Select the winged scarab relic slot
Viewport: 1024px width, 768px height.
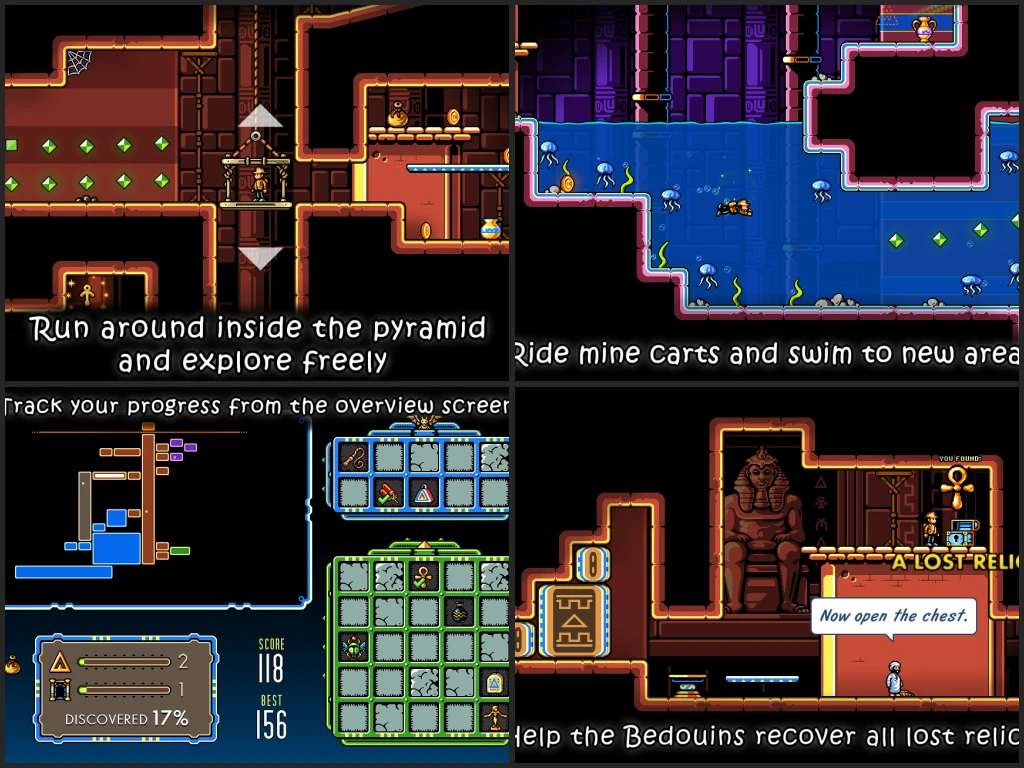(x=354, y=647)
